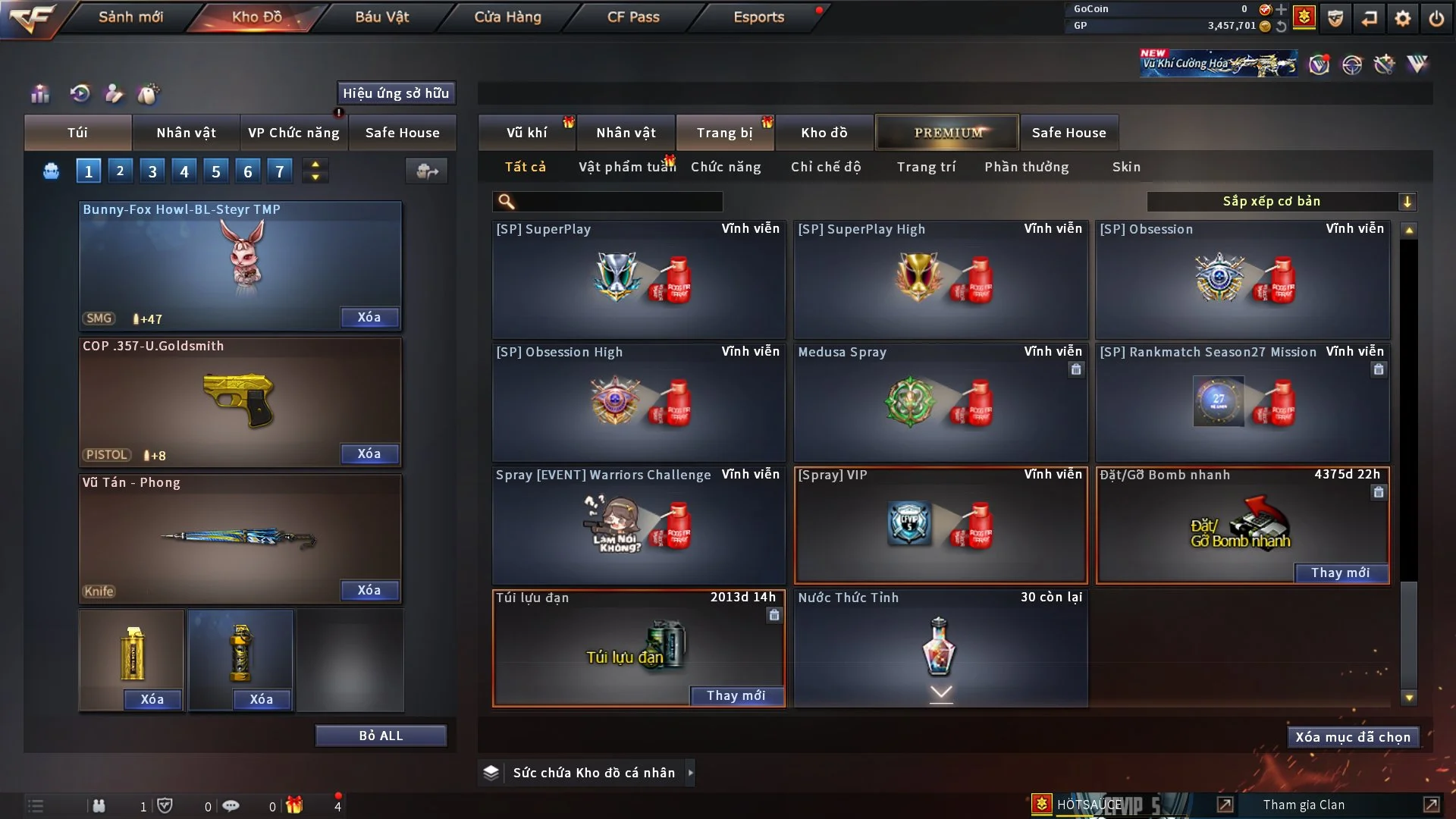
Task: Open the Cửa Hàng shop menu
Action: click(507, 17)
